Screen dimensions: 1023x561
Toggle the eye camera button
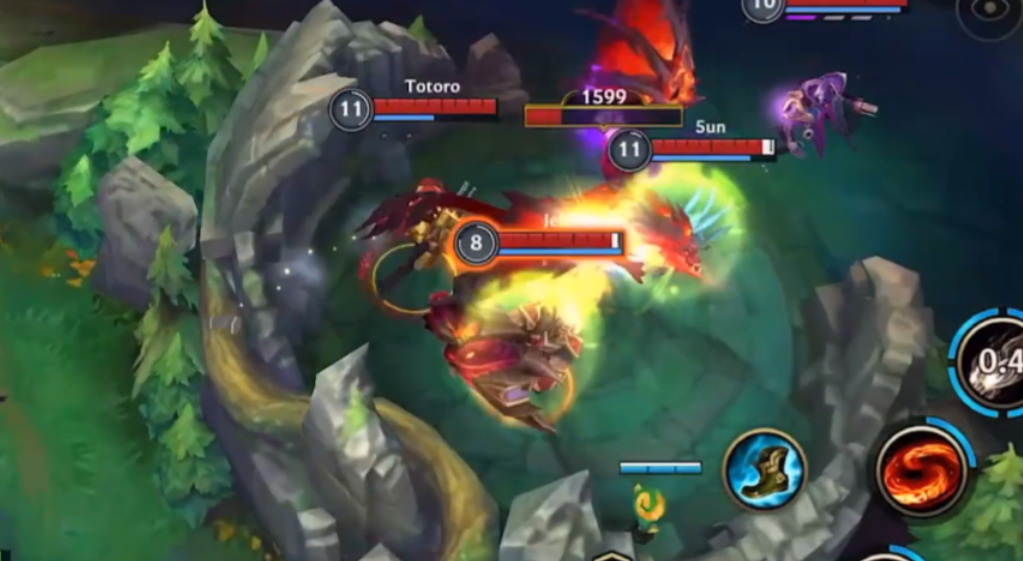pos(989,13)
